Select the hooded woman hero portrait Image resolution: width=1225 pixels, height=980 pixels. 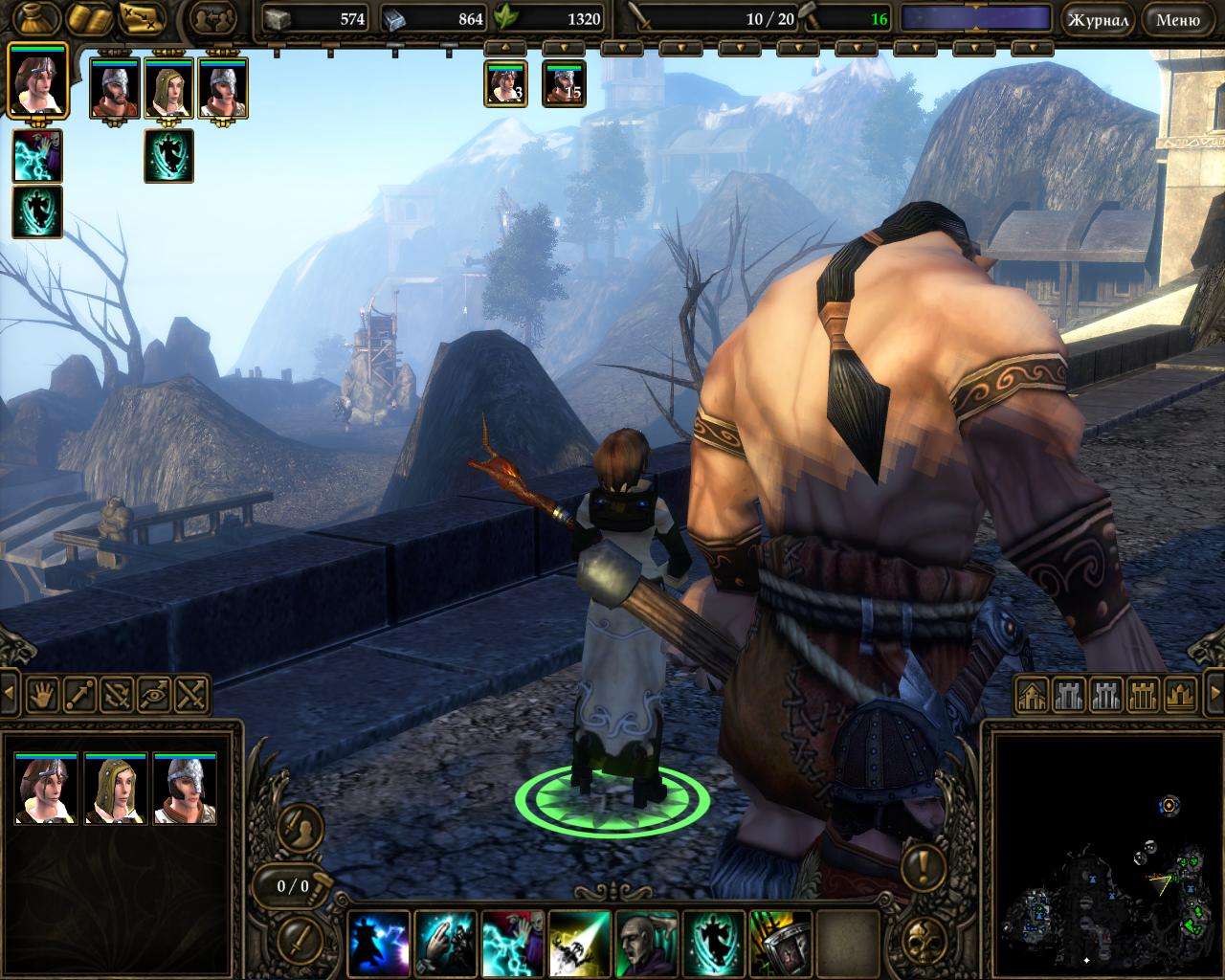point(169,89)
